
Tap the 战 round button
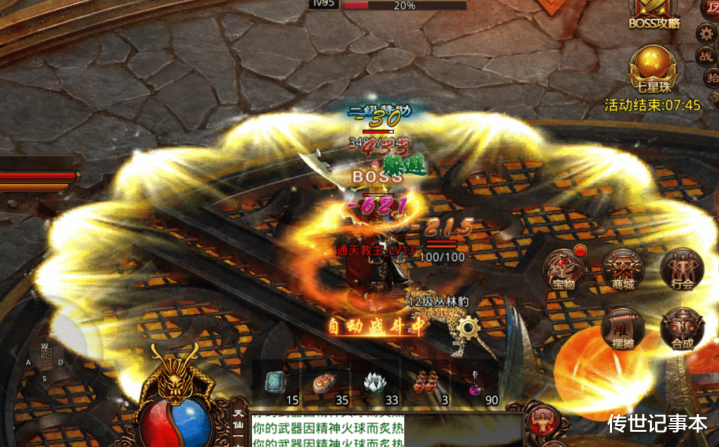[x=706, y=55]
